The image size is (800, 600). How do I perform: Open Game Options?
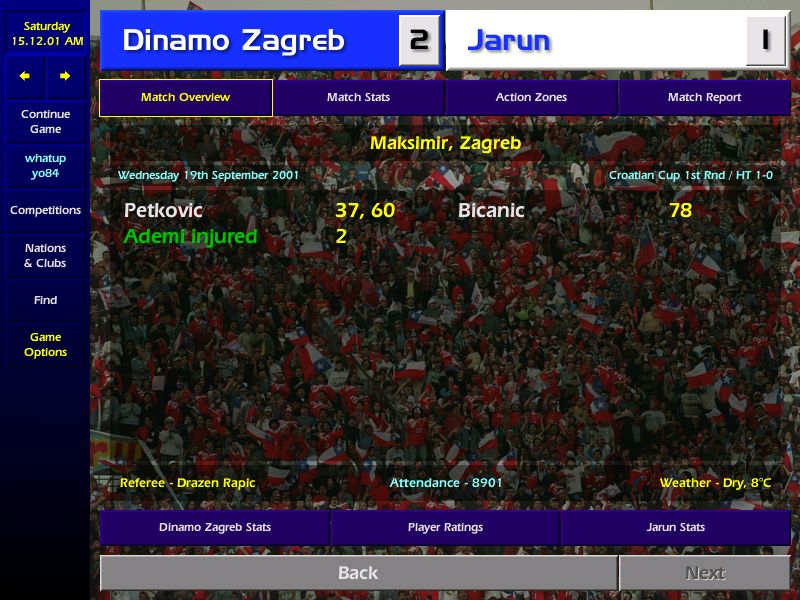[x=45, y=345]
